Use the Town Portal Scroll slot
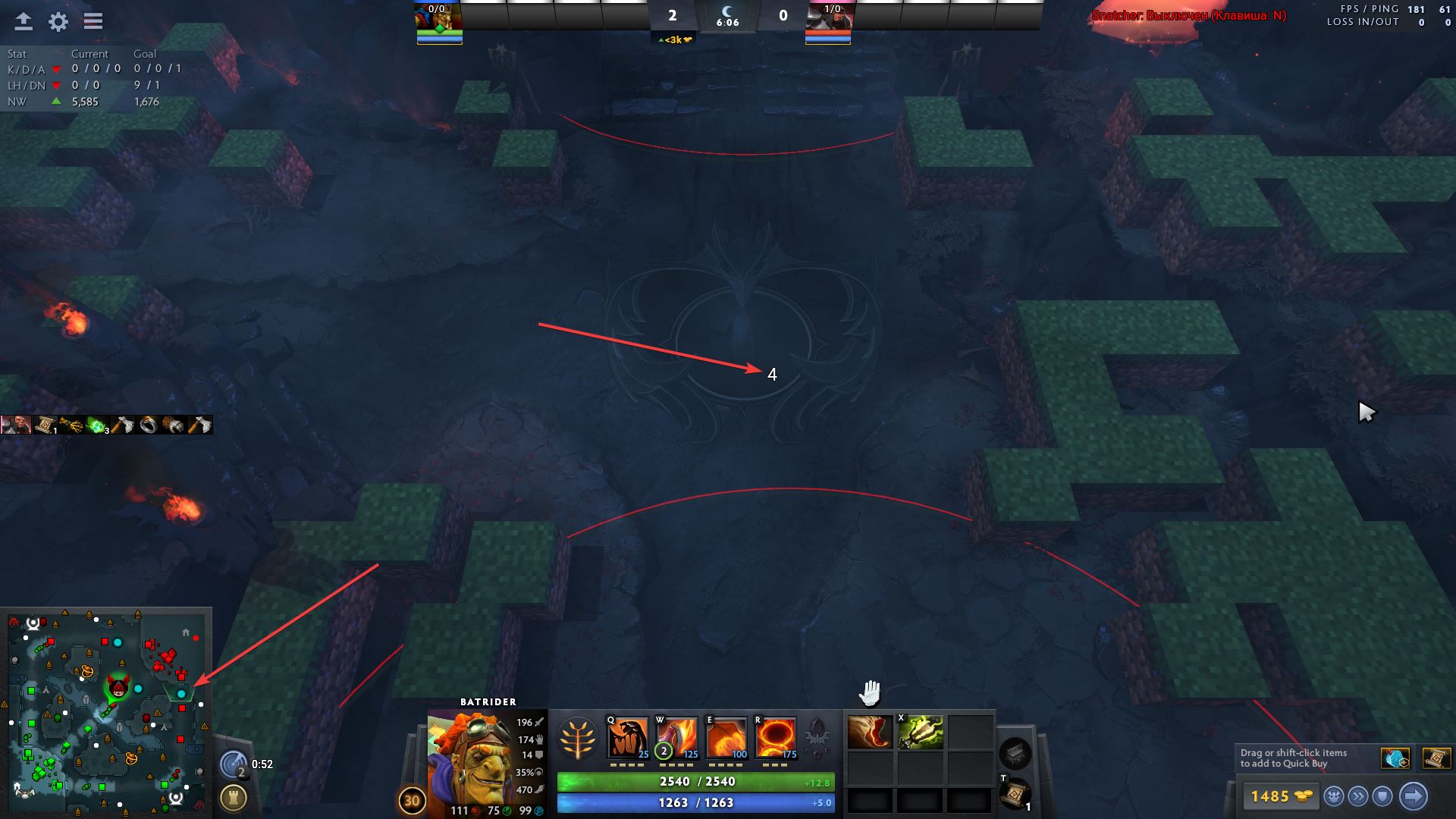Image resolution: width=1456 pixels, height=819 pixels. [1015, 794]
